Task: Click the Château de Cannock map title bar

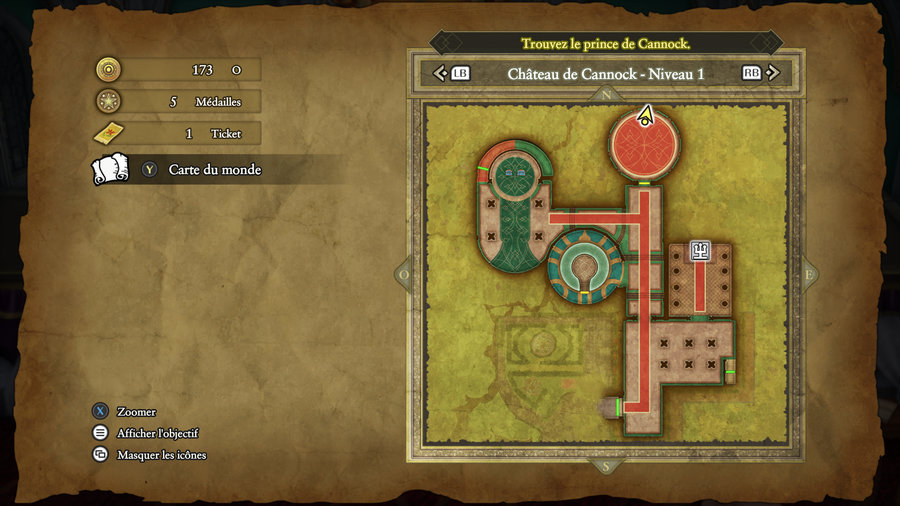Action: click(x=606, y=73)
